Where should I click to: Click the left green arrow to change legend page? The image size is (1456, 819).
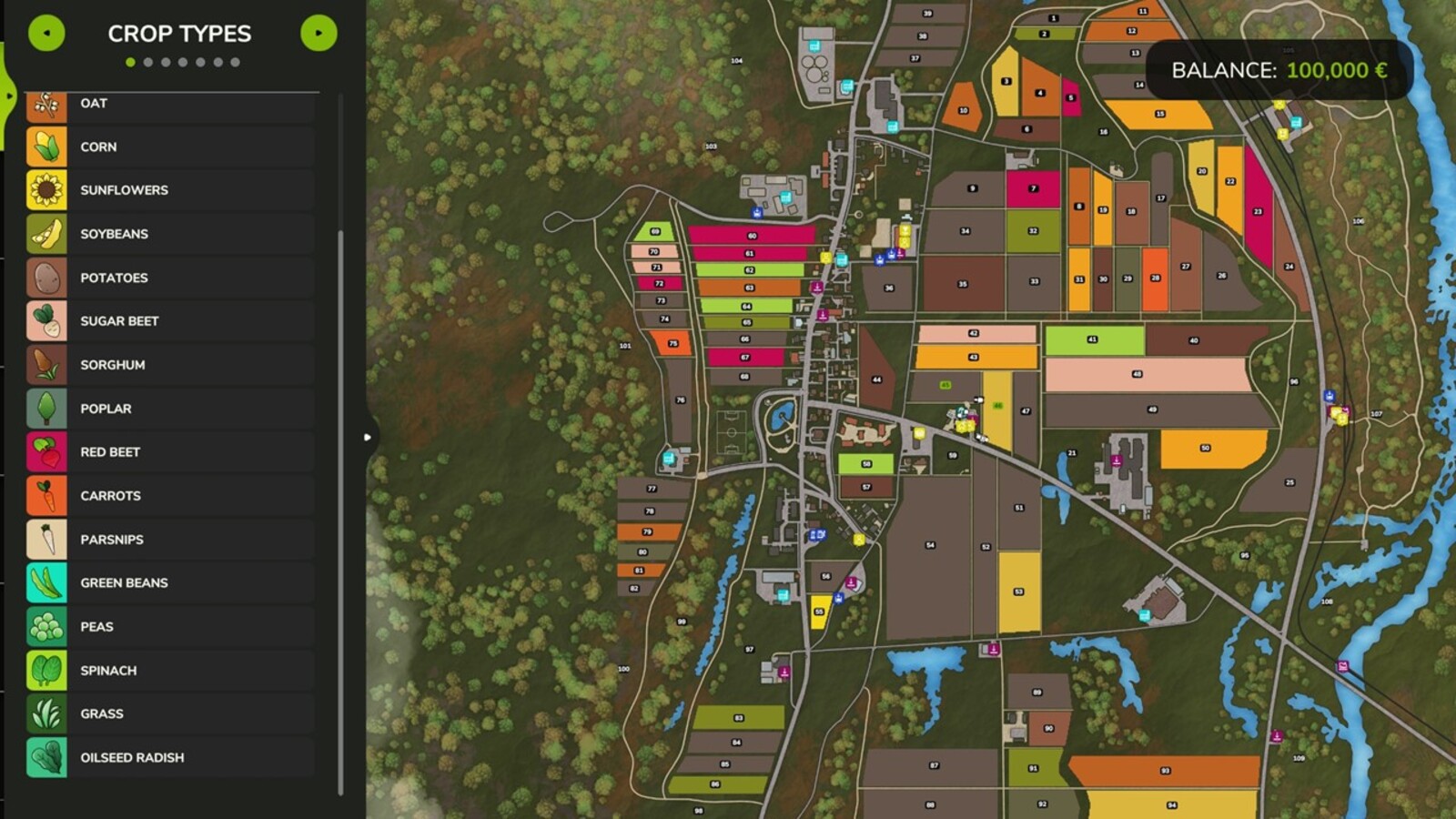(46, 33)
